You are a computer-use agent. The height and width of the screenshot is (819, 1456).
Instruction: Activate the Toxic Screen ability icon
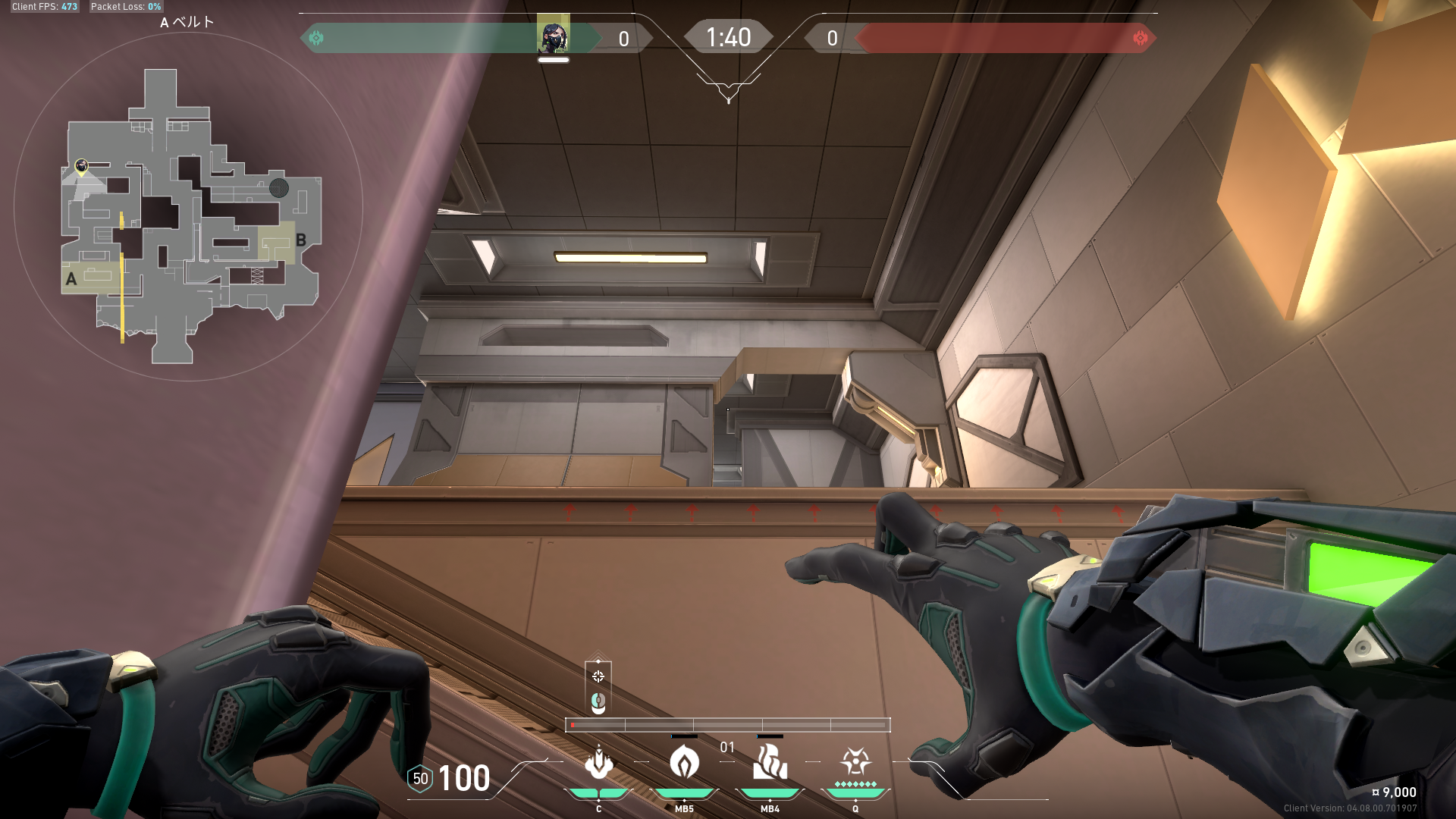(x=770, y=763)
